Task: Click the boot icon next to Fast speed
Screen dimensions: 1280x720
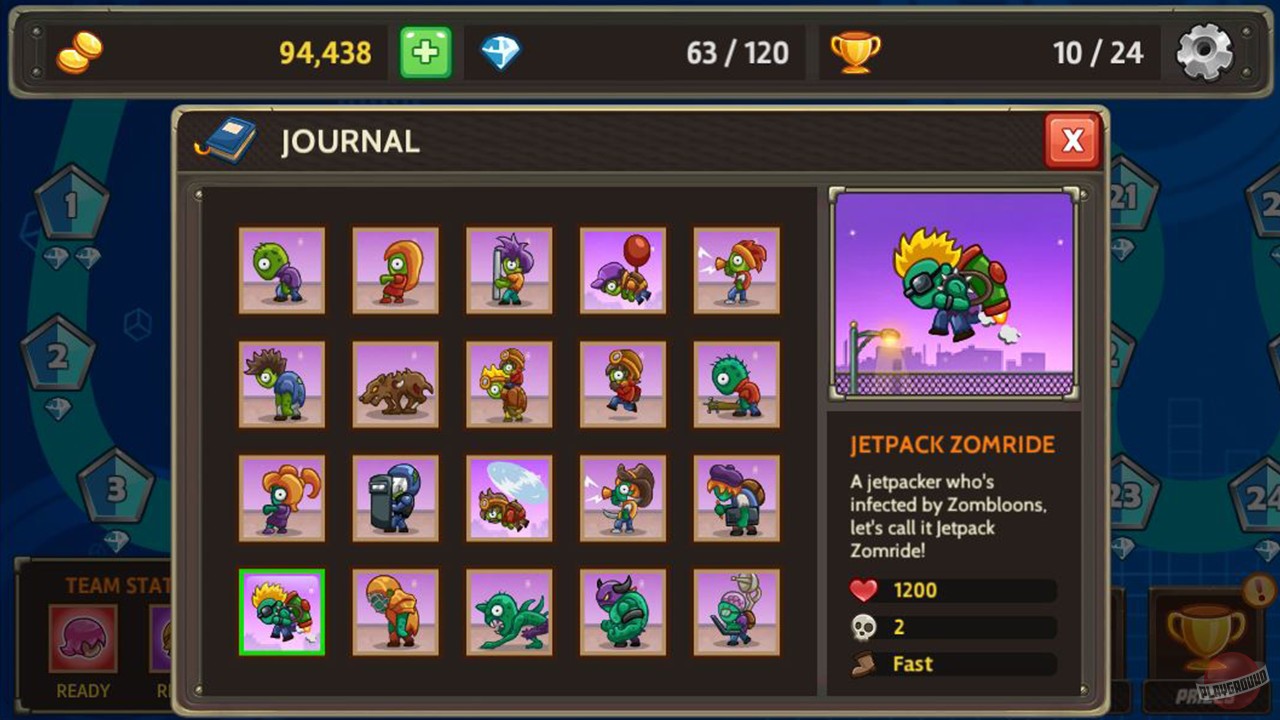Action: click(x=862, y=663)
